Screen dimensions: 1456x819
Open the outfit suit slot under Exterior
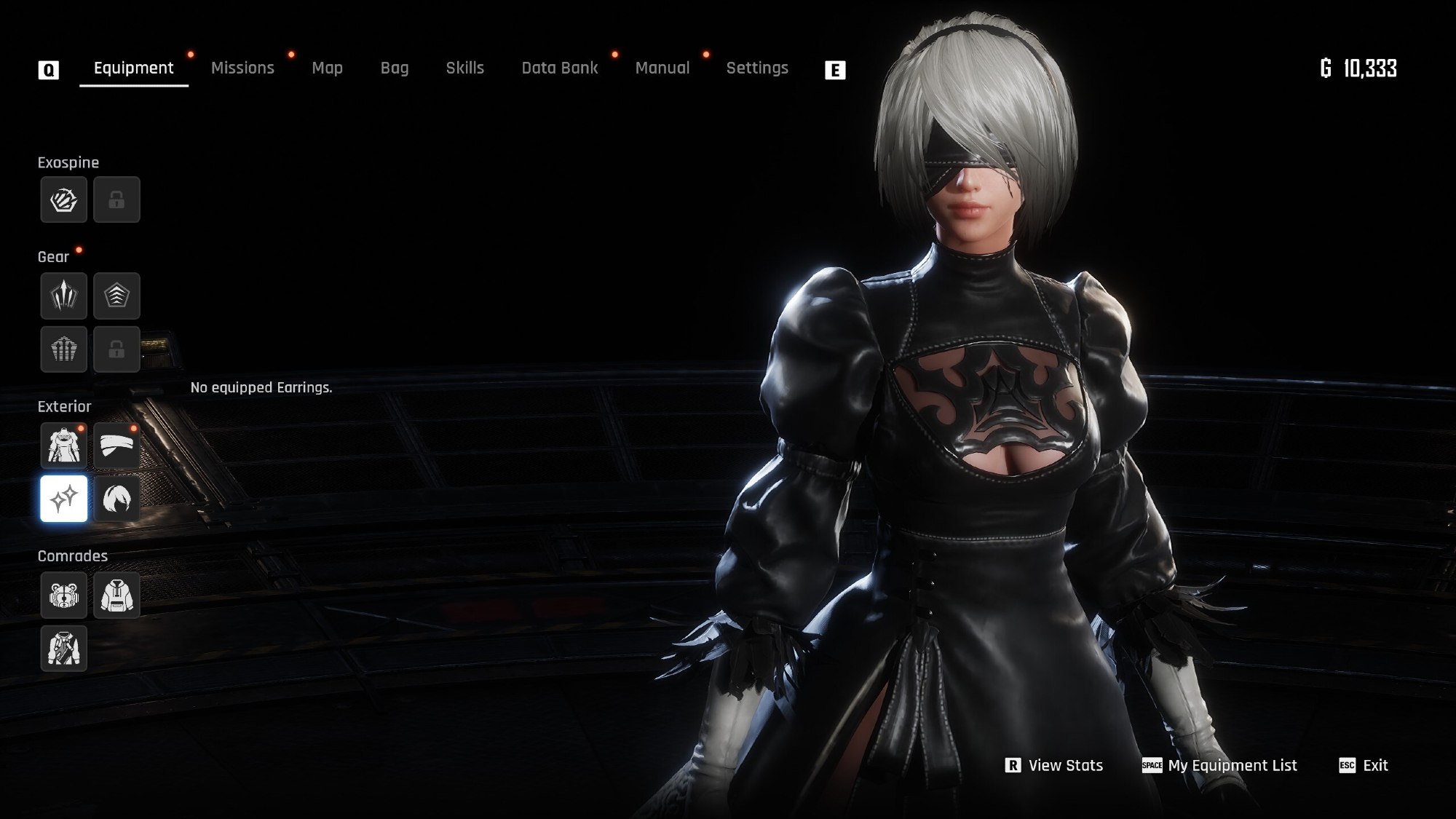click(x=64, y=445)
